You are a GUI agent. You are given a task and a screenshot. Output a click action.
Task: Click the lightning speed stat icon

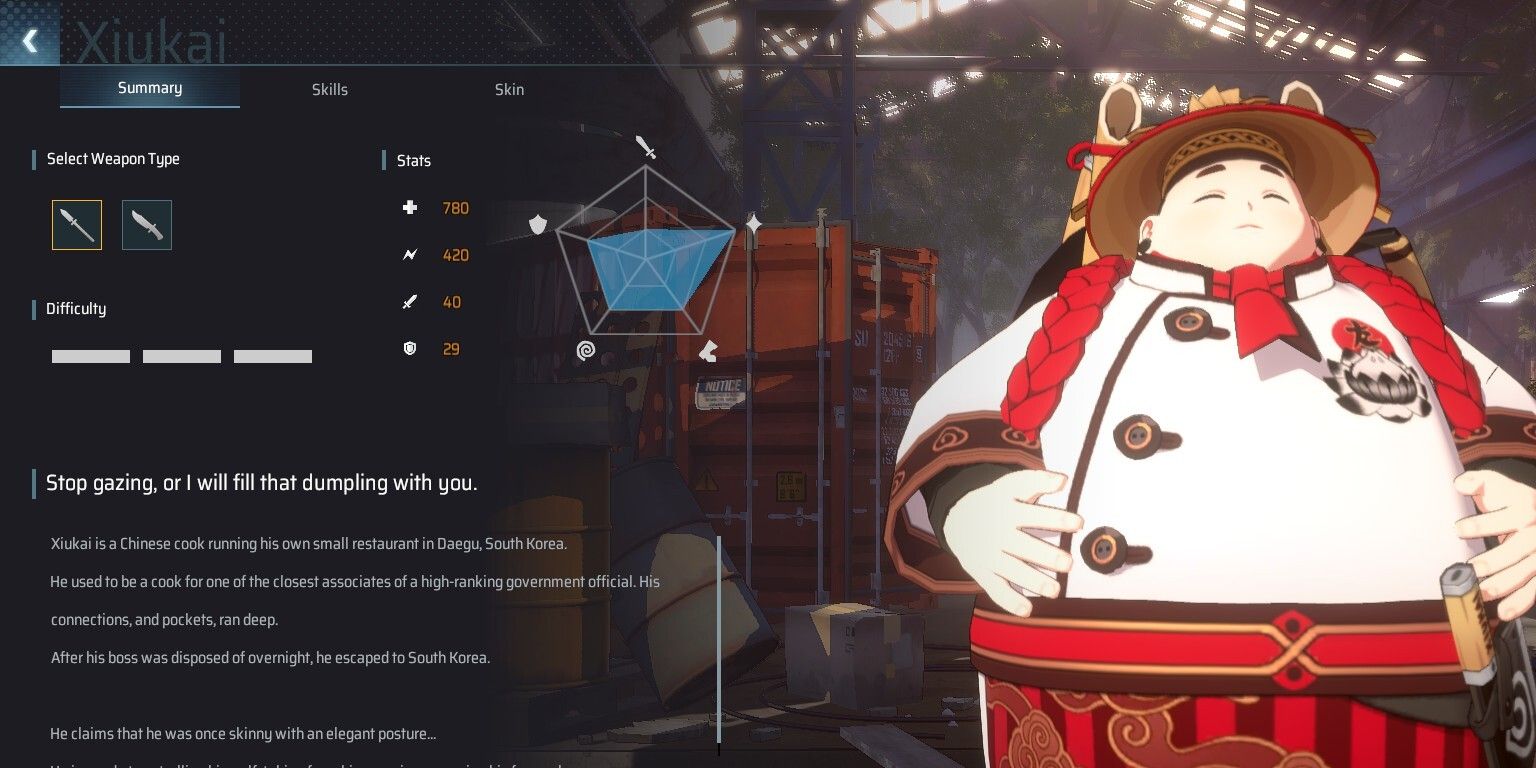coord(410,255)
